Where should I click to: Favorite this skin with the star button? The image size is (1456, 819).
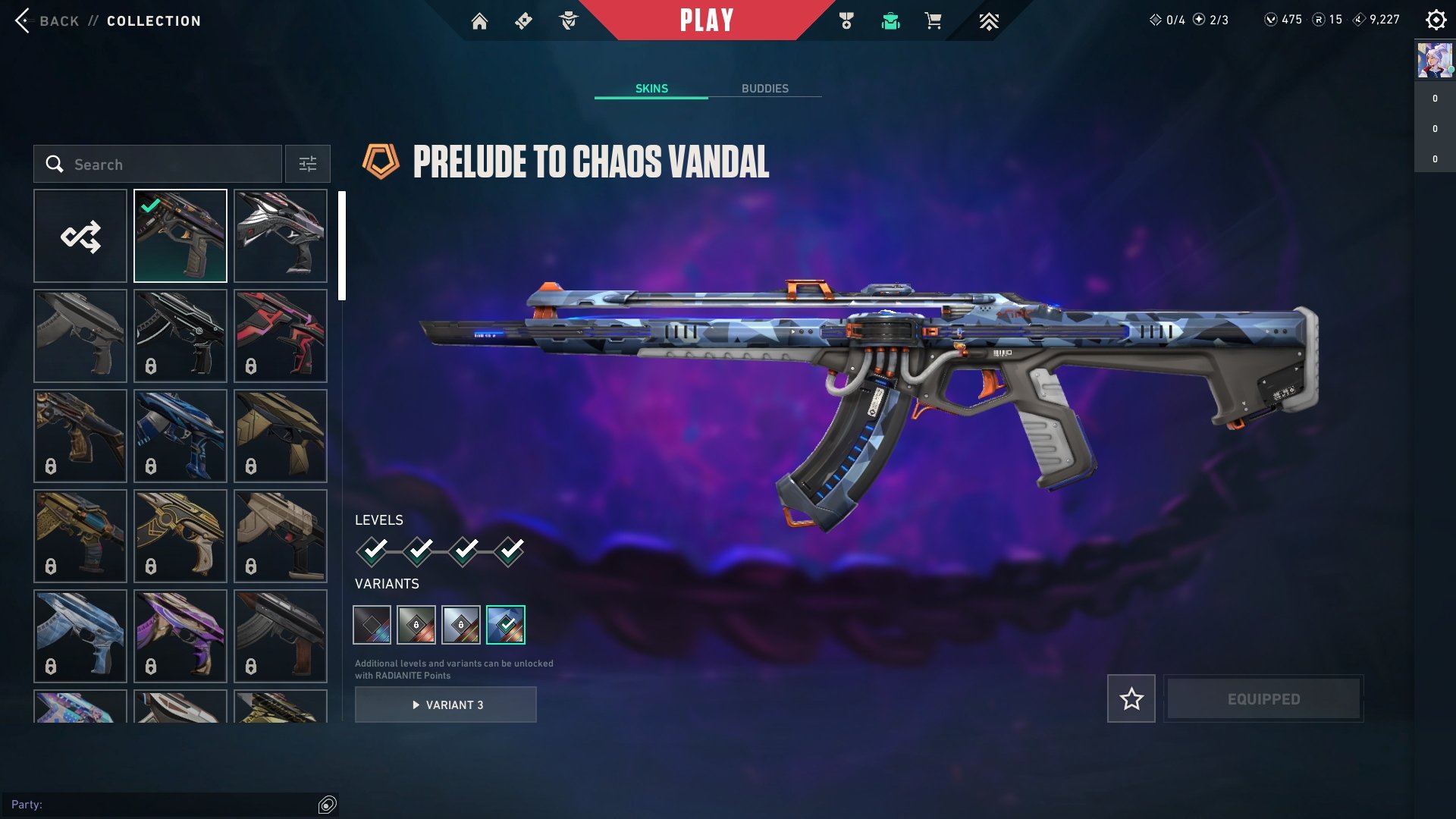tap(1131, 698)
